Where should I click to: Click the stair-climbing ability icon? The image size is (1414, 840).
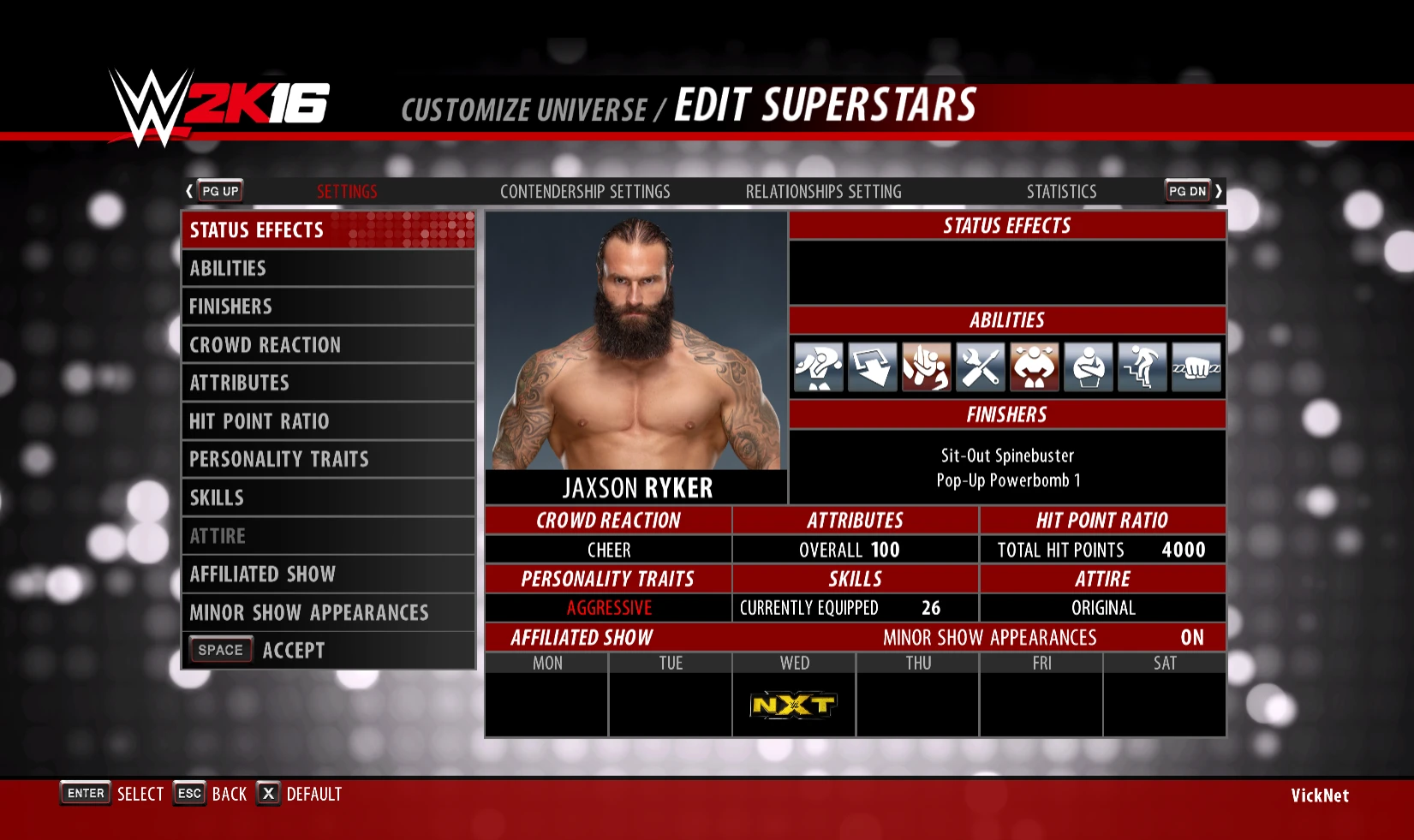[1143, 366]
